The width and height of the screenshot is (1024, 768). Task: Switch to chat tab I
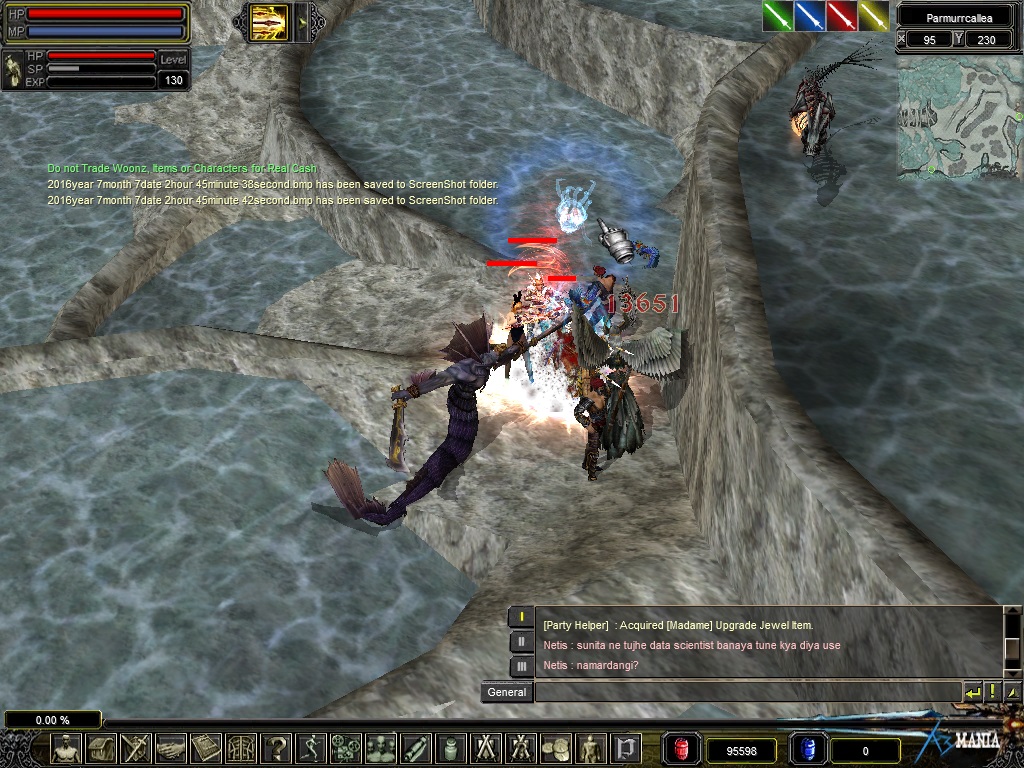coord(521,617)
